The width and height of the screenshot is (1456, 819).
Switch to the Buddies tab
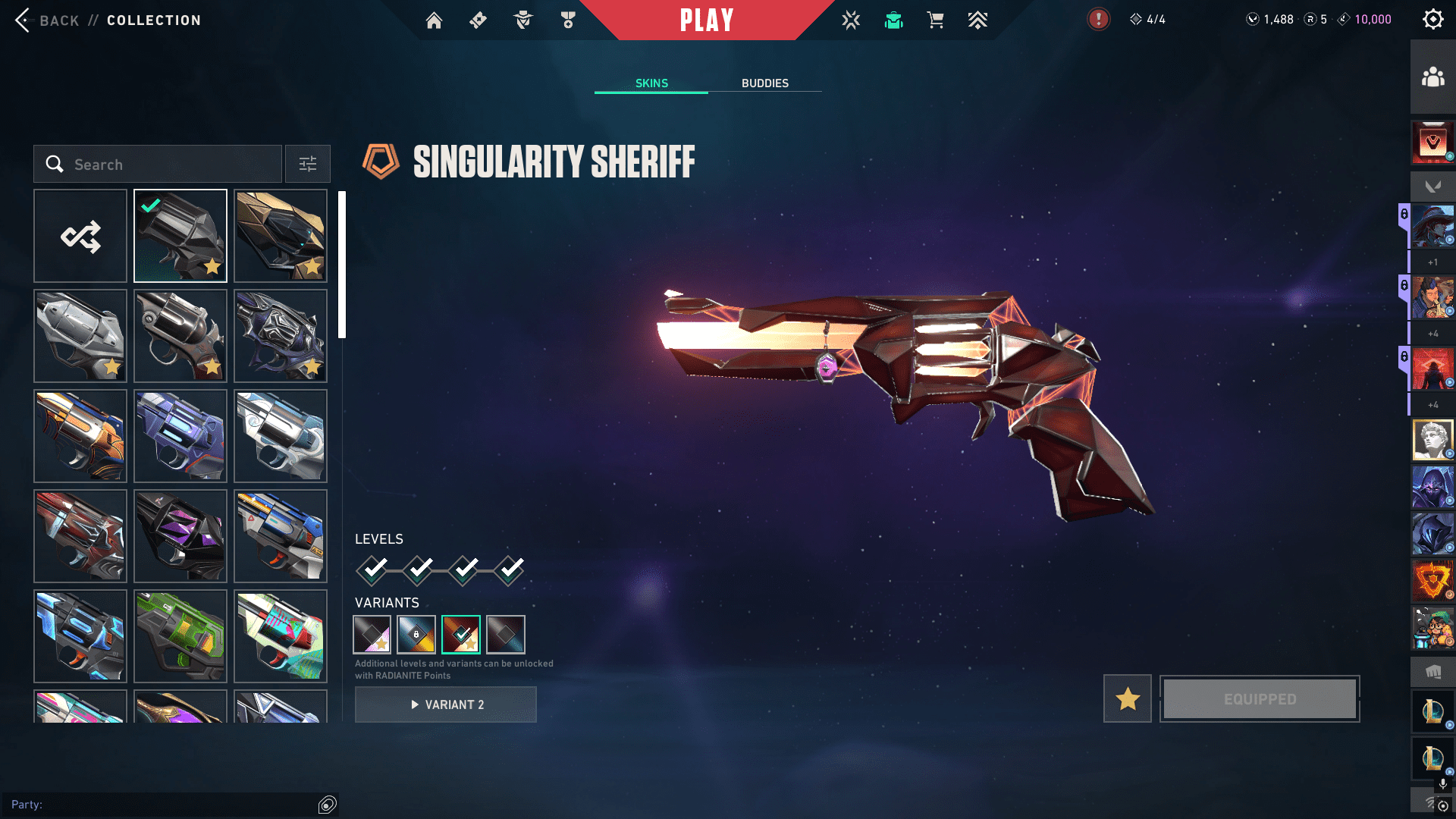764,83
